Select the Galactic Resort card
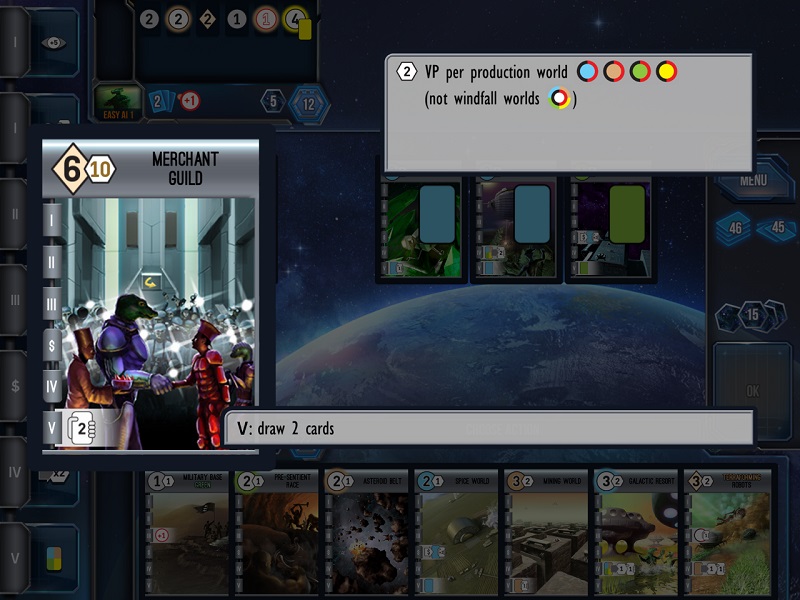Image resolution: width=800 pixels, height=600 pixels. 636,532
